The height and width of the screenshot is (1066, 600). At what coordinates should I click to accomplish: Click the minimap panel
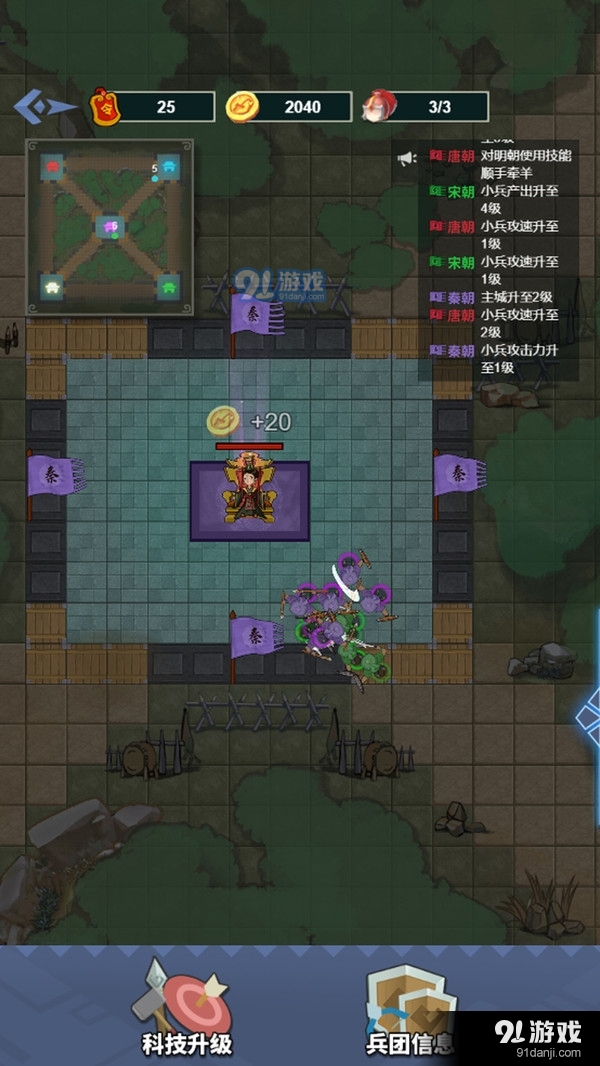110,228
